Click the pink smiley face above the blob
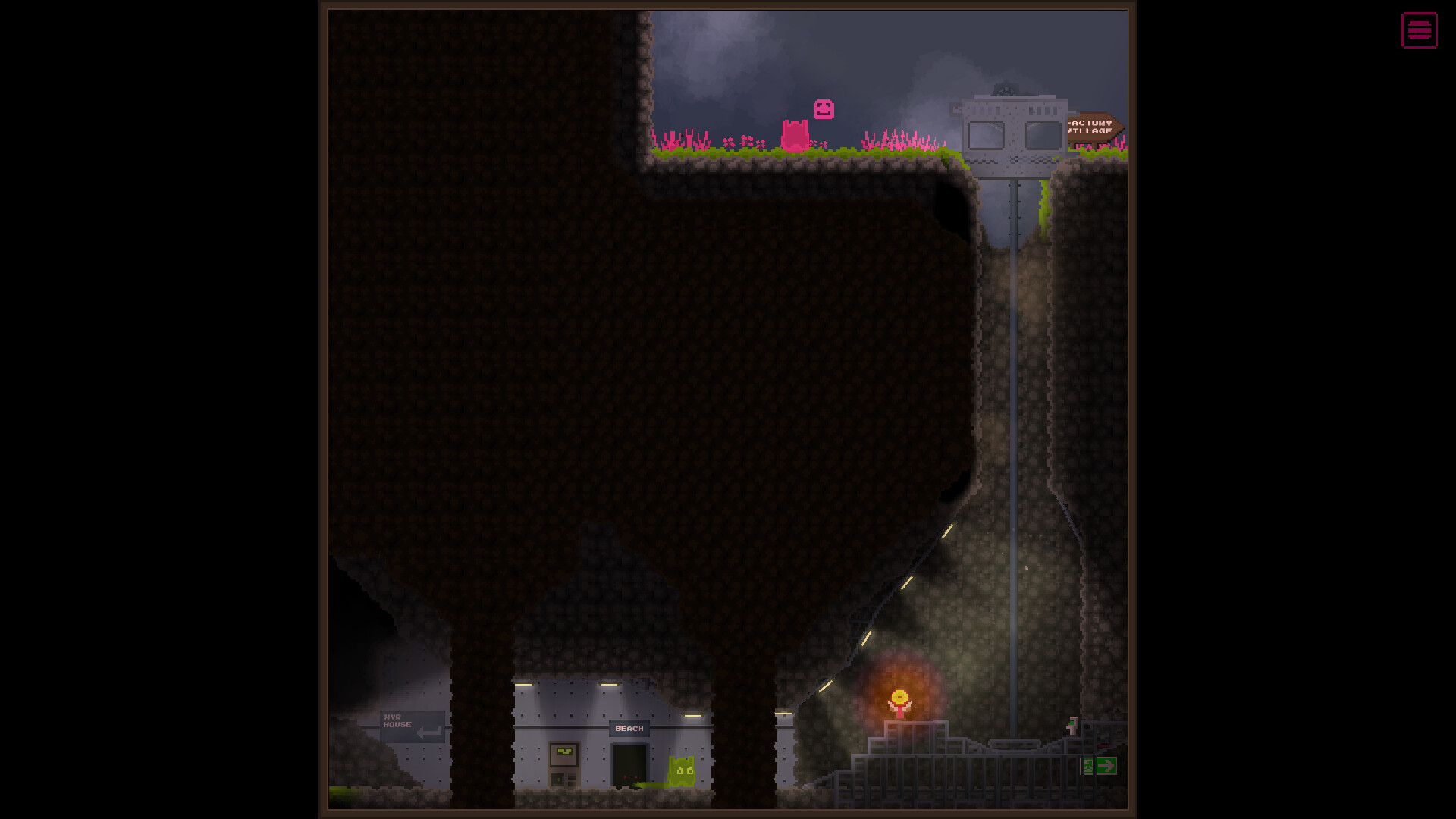 (x=823, y=109)
